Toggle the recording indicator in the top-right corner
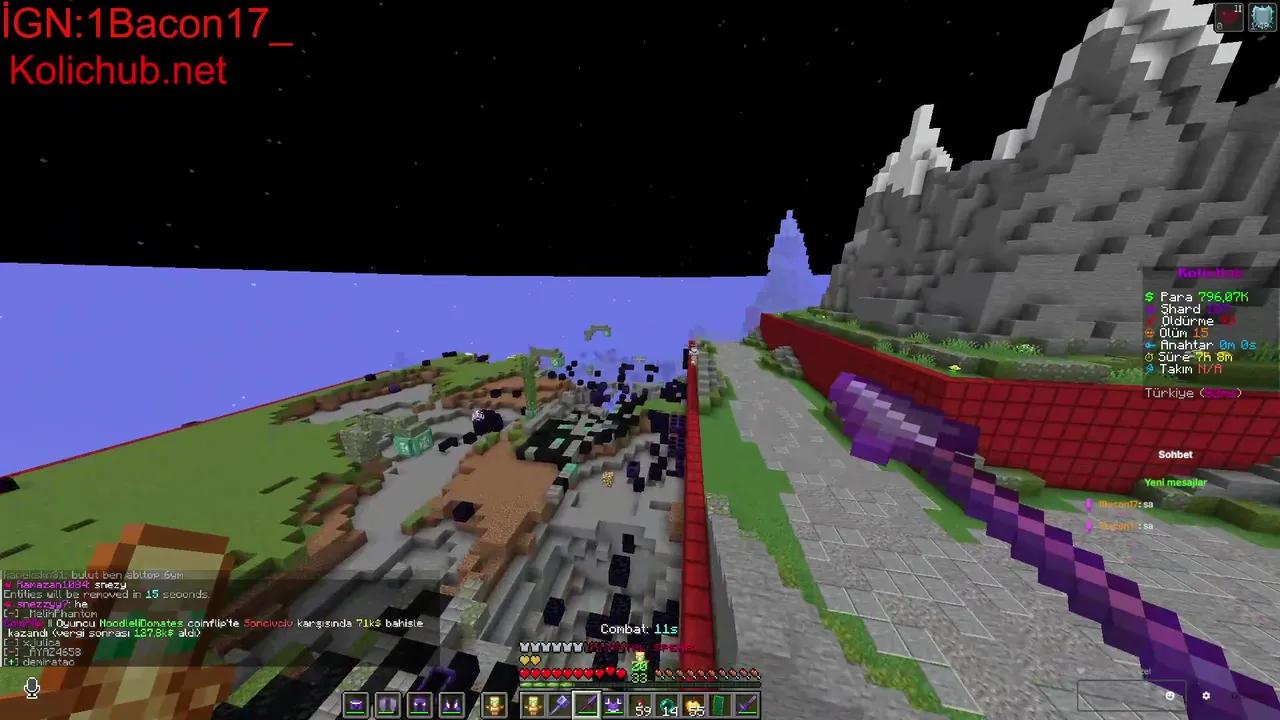Image resolution: width=1280 pixels, height=720 pixels. (1228, 15)
